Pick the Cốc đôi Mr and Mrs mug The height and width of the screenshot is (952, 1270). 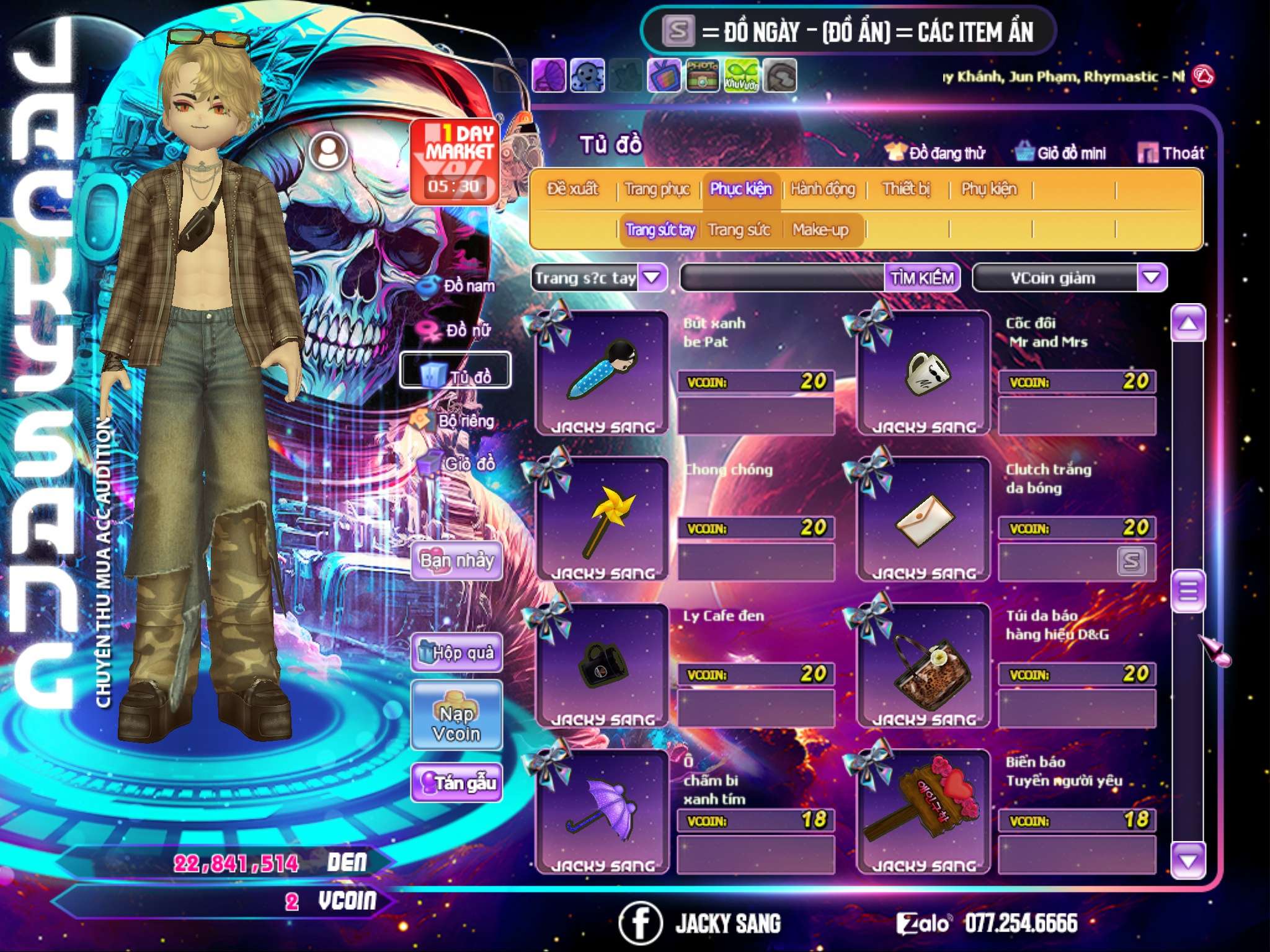coord(923,373)
